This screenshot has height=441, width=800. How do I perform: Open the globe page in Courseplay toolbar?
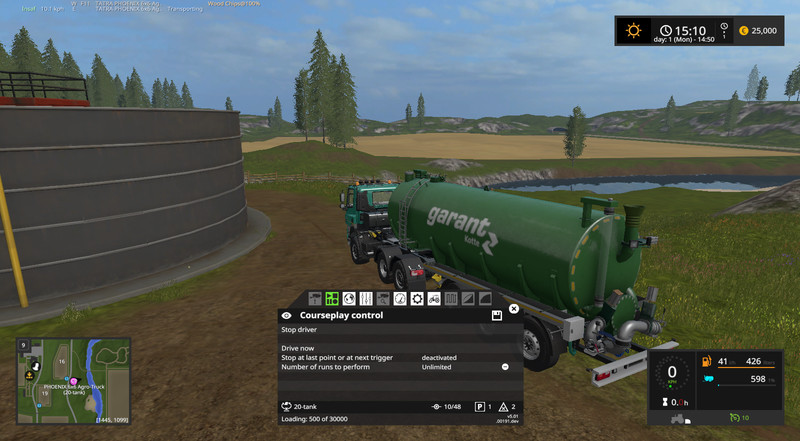[349, 298]
